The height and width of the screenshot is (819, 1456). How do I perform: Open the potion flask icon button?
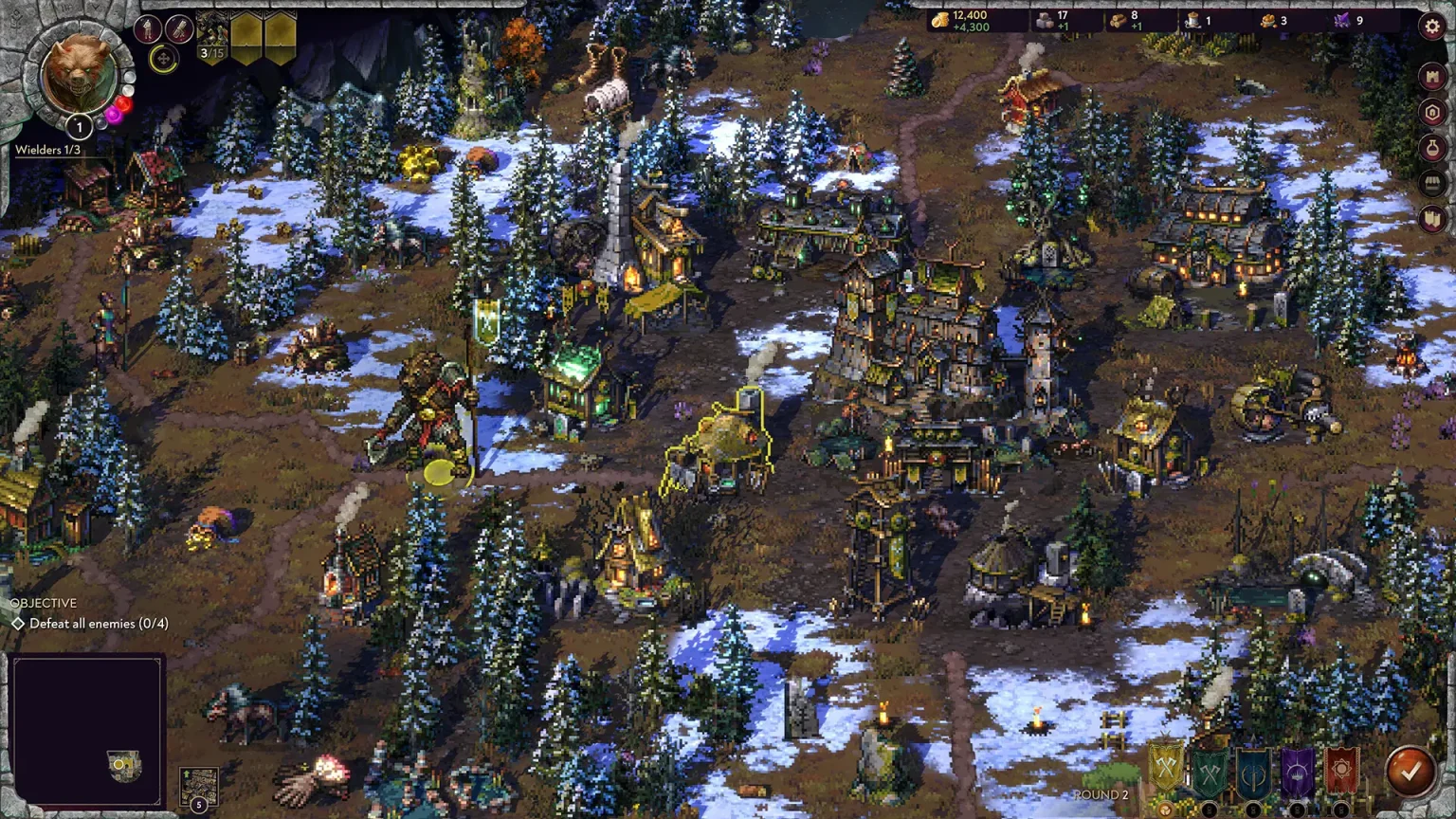tap(1432, 148)
